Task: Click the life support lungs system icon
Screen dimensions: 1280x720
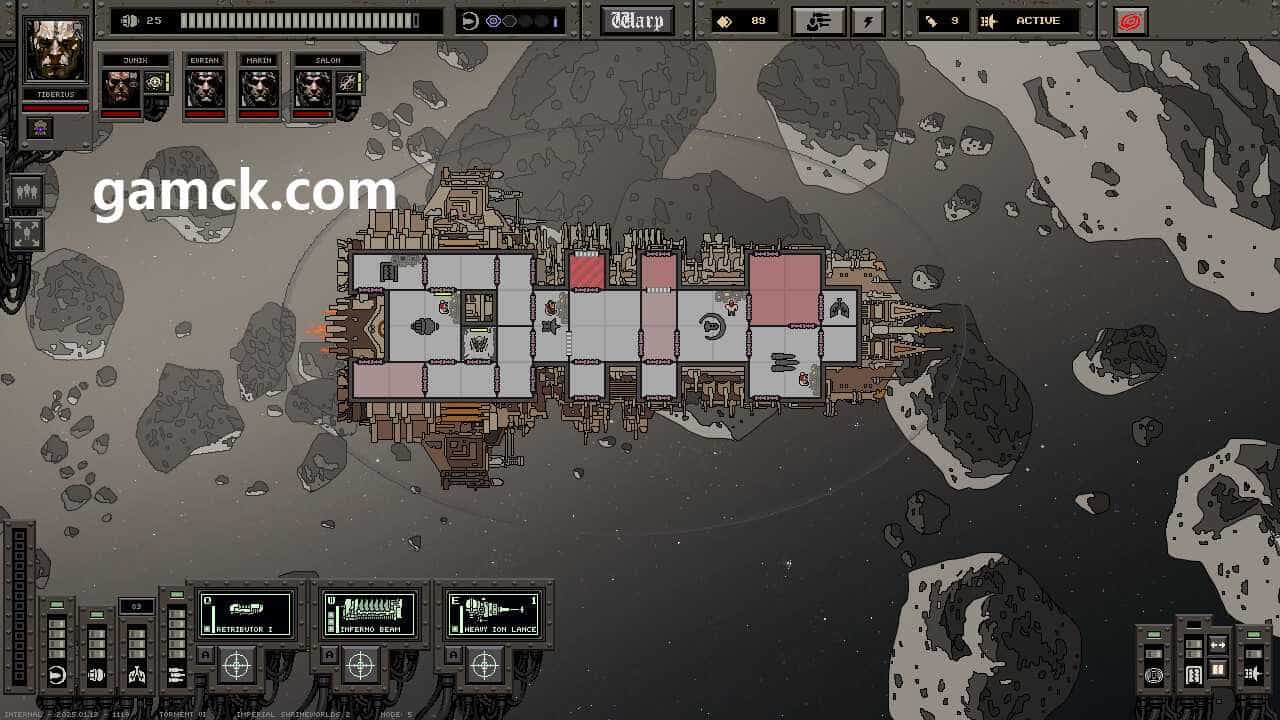Action: (x=136, y=675)
